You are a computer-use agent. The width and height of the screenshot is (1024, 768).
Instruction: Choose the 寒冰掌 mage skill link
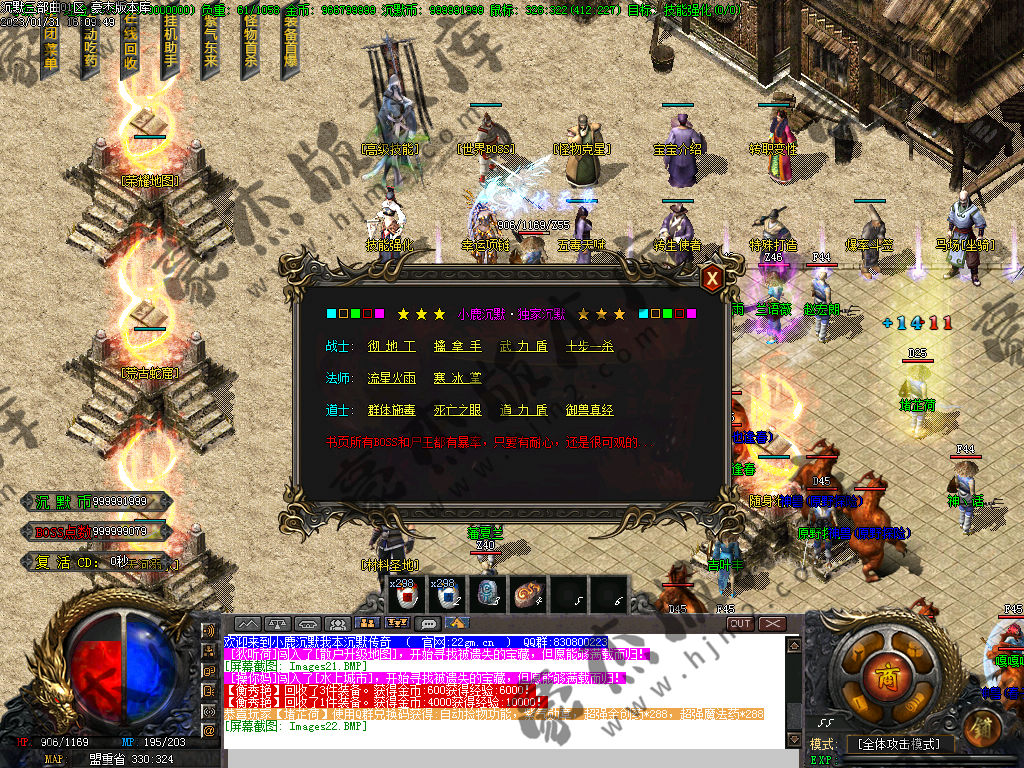[x=457, y=378]
